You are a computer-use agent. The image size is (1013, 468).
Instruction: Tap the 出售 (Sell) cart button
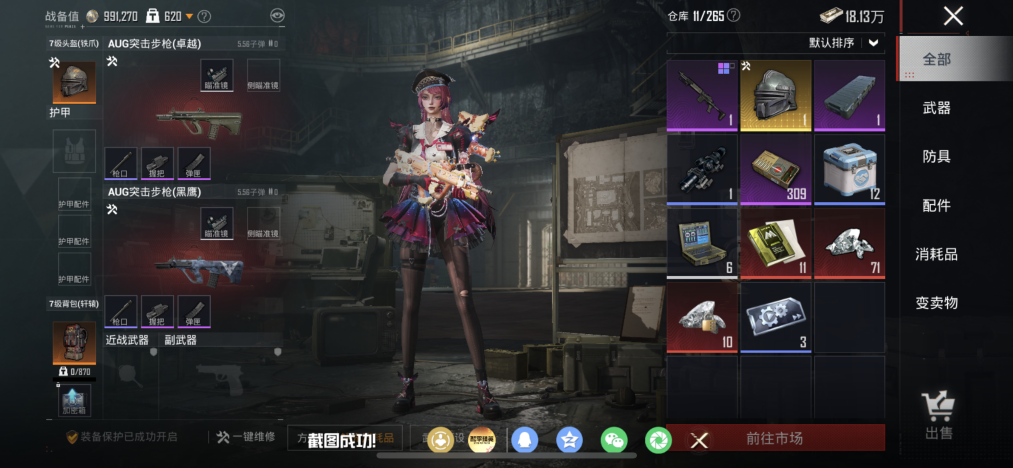click(938, 415)
